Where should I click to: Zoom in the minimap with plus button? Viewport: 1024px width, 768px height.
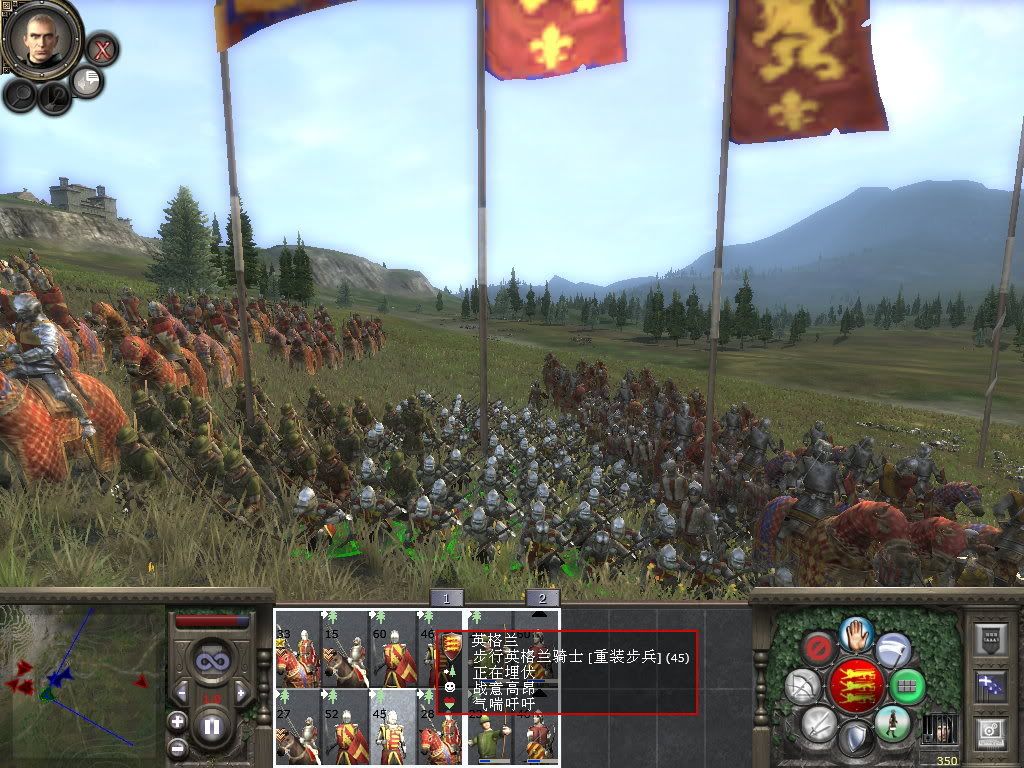point(177,721)
